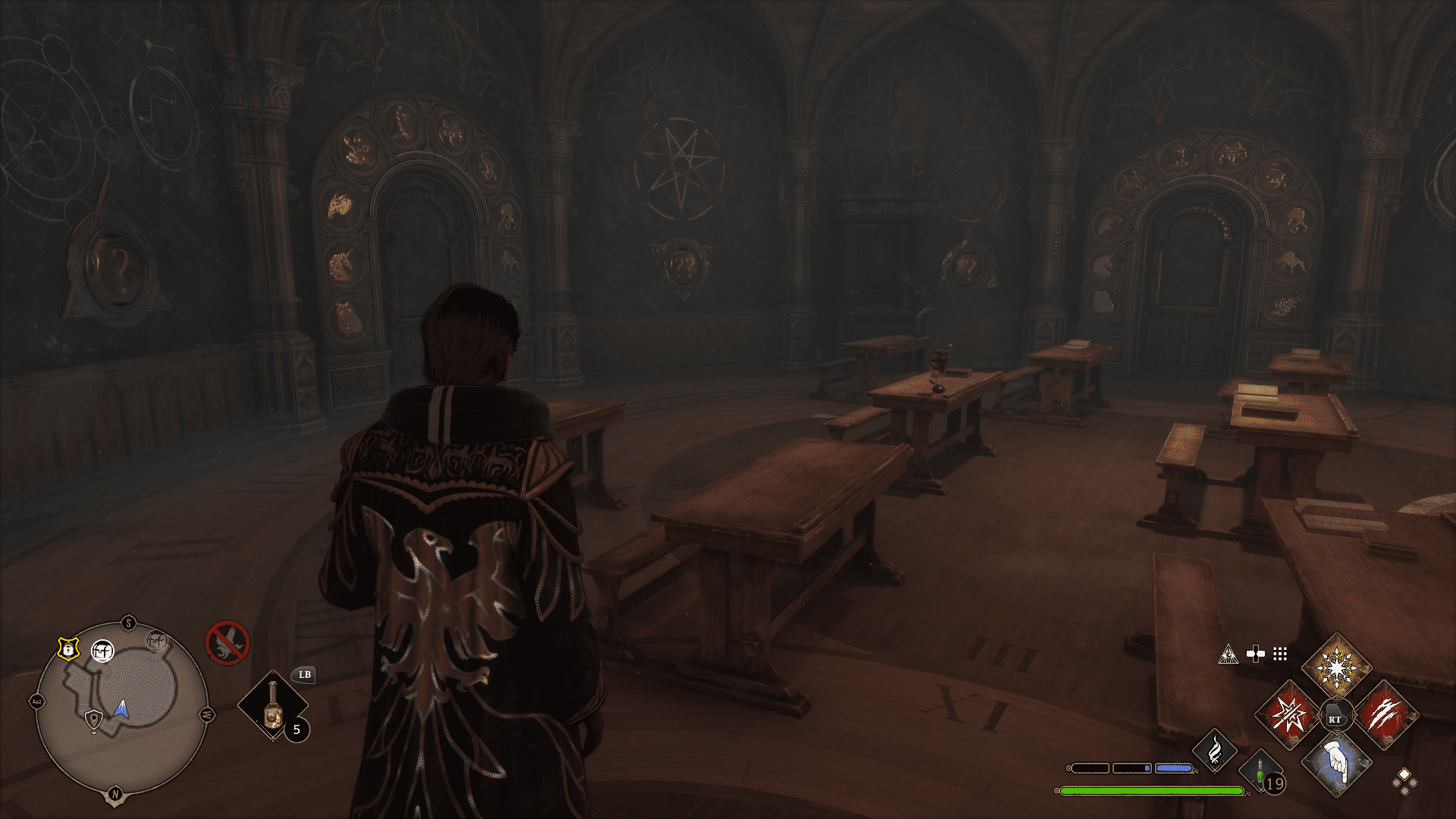
Task: Click the nine-dot grid icon
Action: pos(1280,654)
